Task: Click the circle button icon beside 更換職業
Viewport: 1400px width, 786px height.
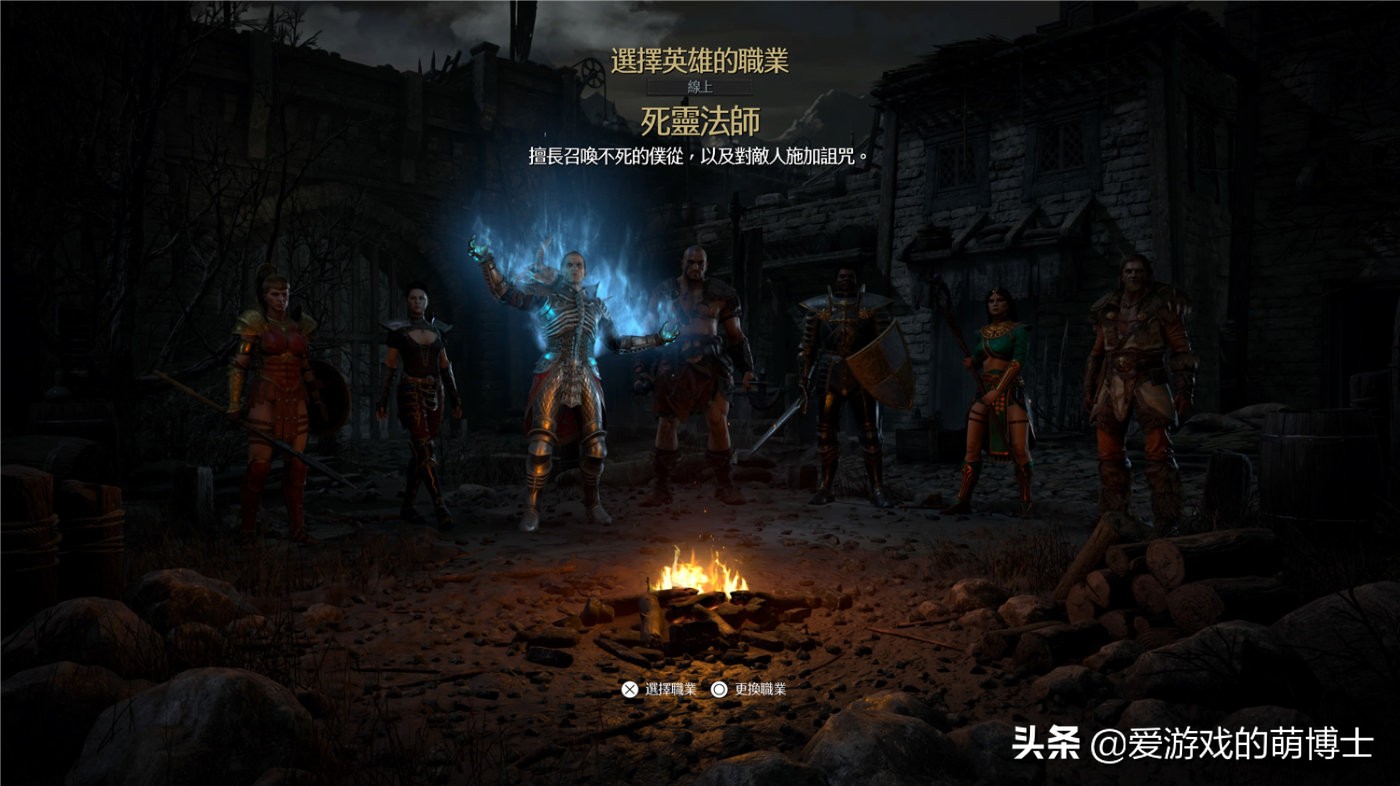Action: [x=717, y=688]
